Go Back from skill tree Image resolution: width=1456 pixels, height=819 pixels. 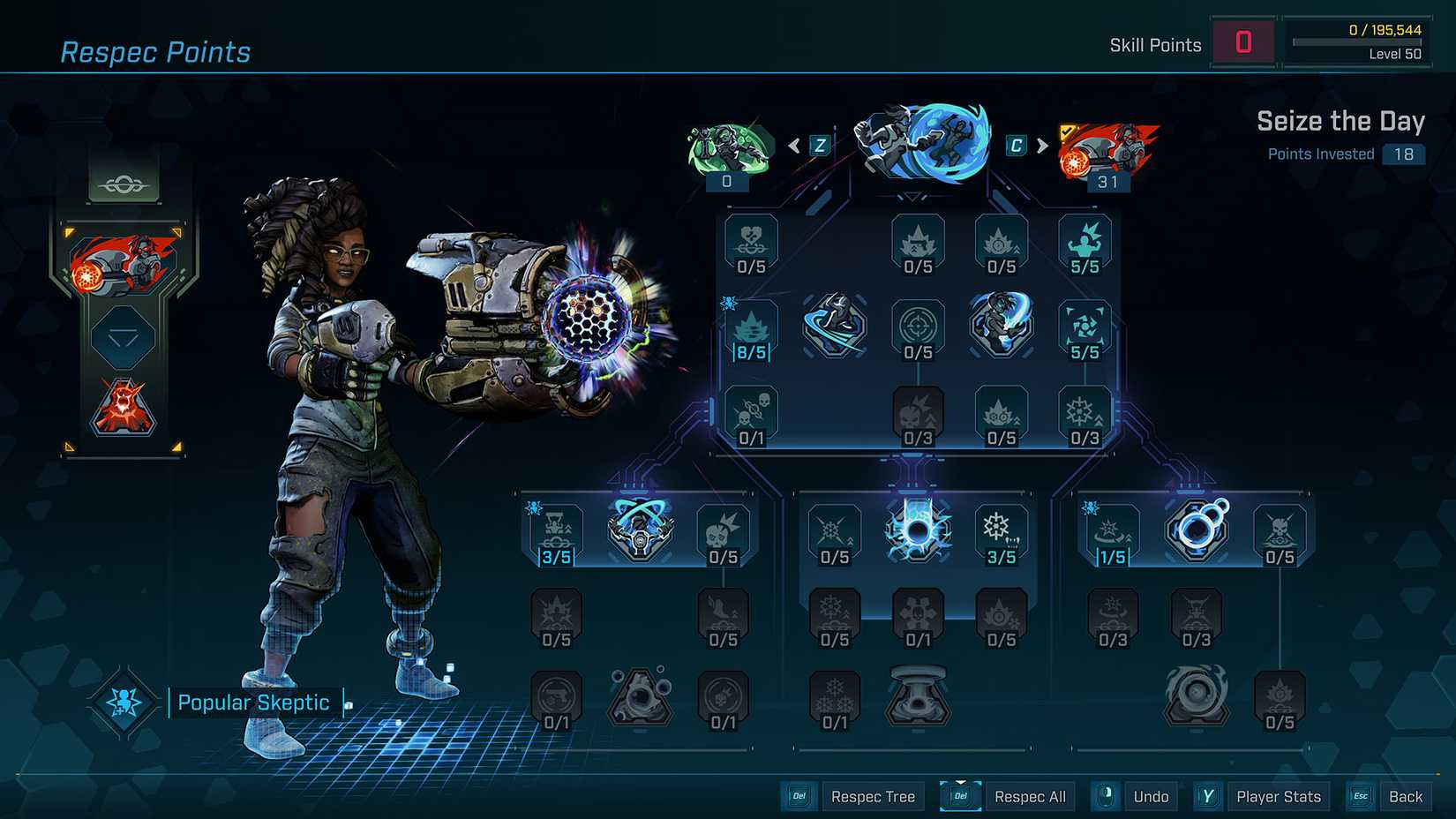click(1405, 797)
